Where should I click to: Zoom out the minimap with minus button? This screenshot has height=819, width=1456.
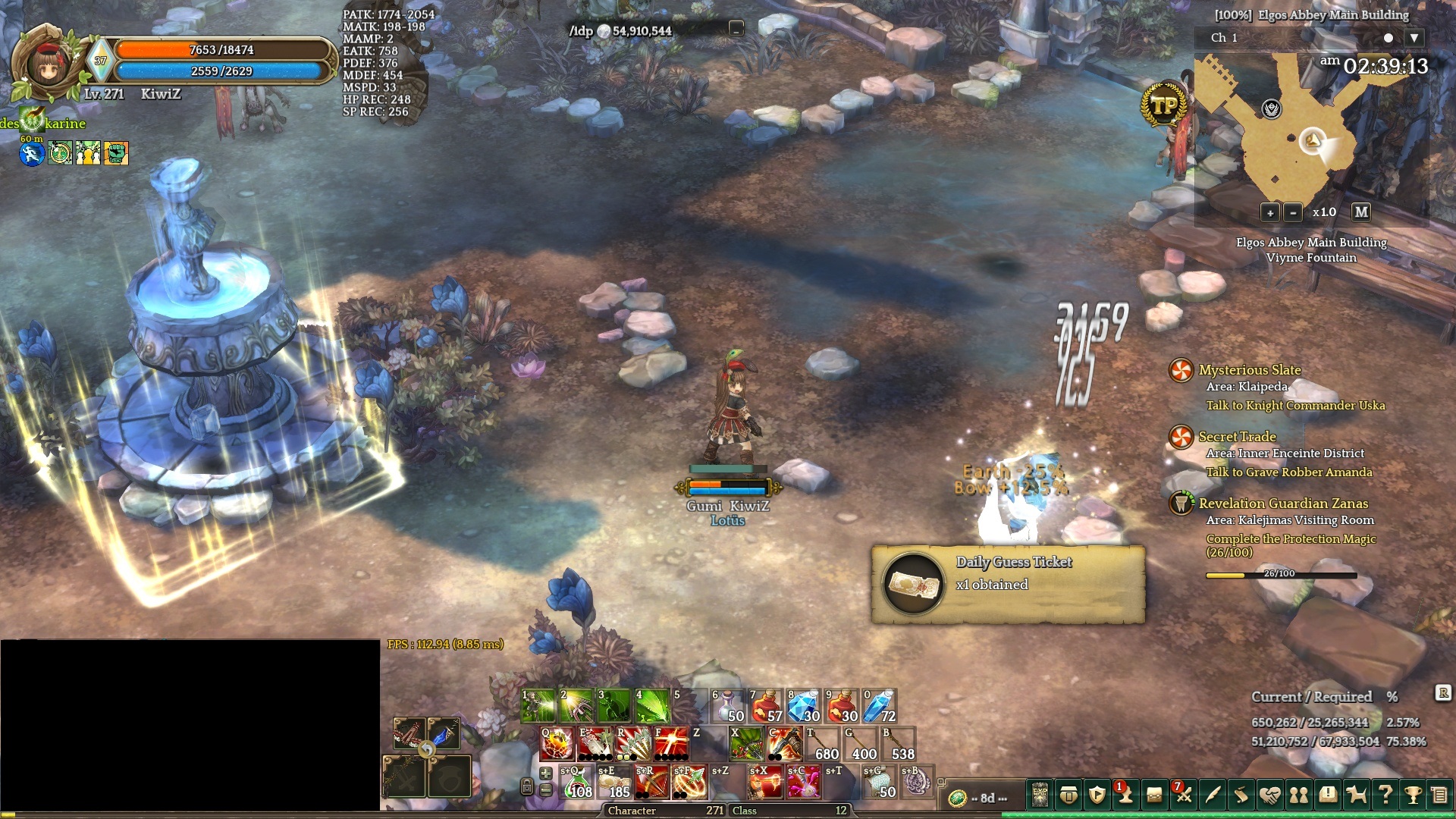(x=1293, y=212)
